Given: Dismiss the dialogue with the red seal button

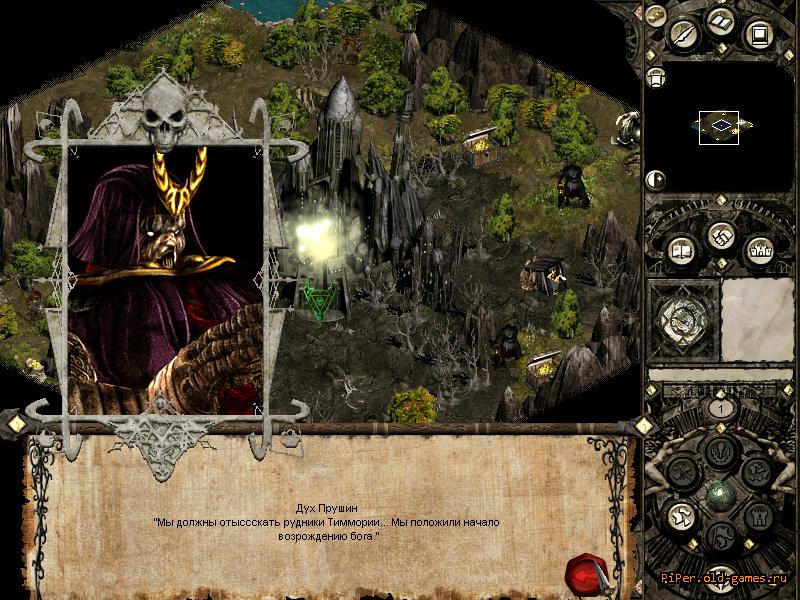Looking at the screenshot, I should (x=585, y=573).
